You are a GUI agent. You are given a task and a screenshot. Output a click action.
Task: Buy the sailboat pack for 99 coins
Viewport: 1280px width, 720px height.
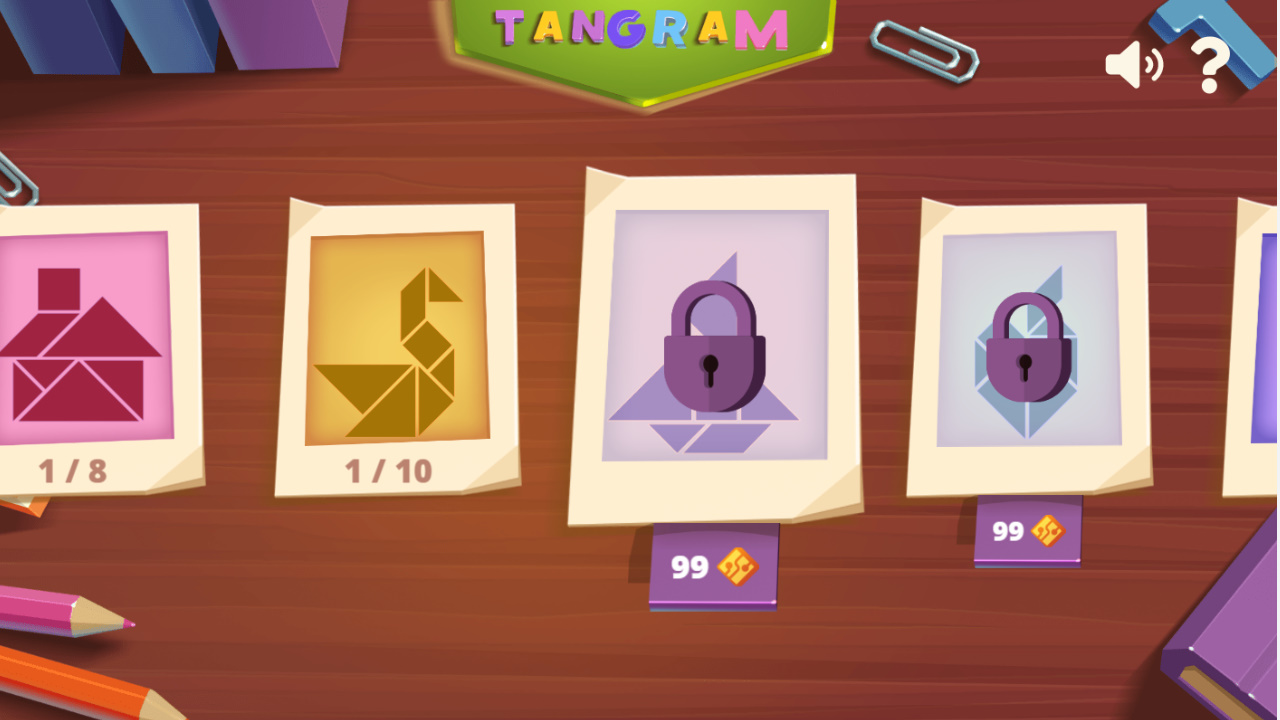point(715,566)
